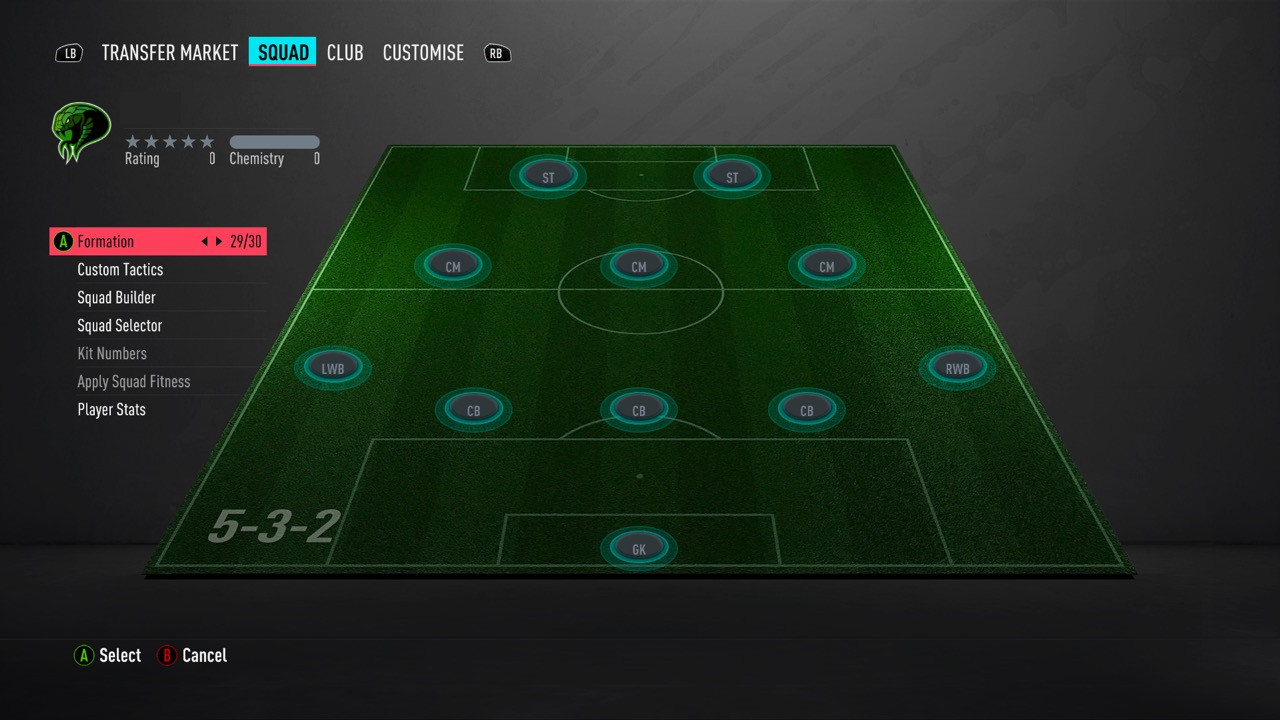Screen dimensions: 1280x720
Task: Open the Squad Selector option
Action: point(120,325)
